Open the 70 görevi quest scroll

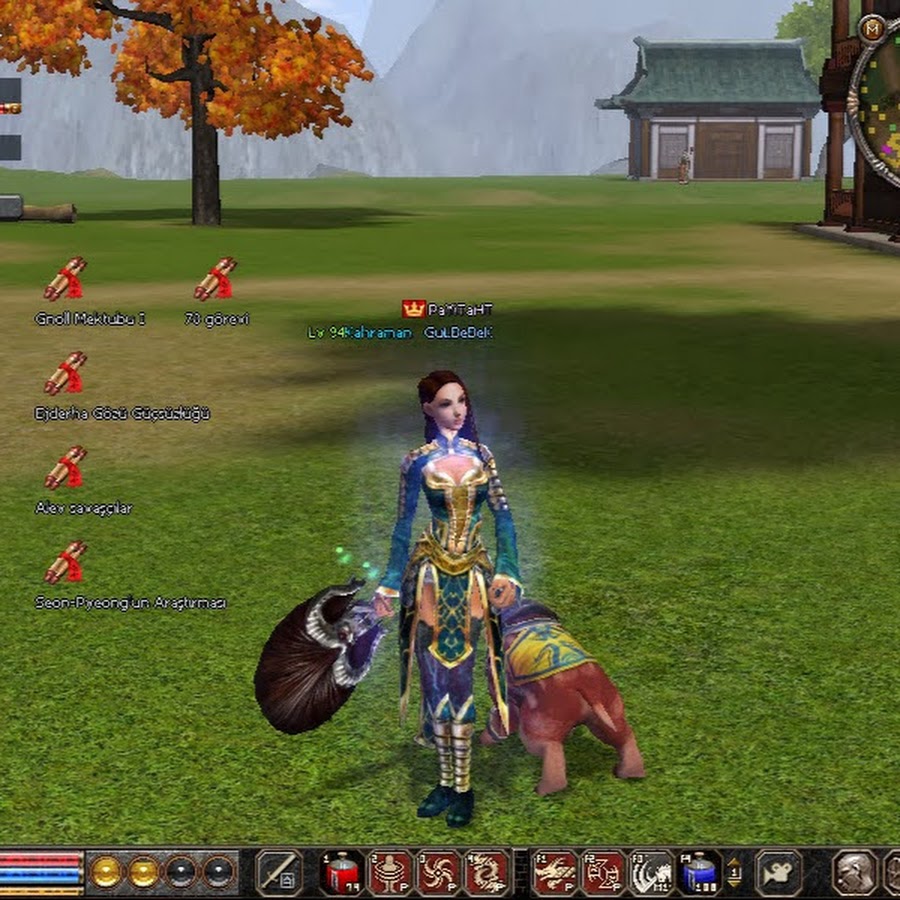tap(215, 280)
